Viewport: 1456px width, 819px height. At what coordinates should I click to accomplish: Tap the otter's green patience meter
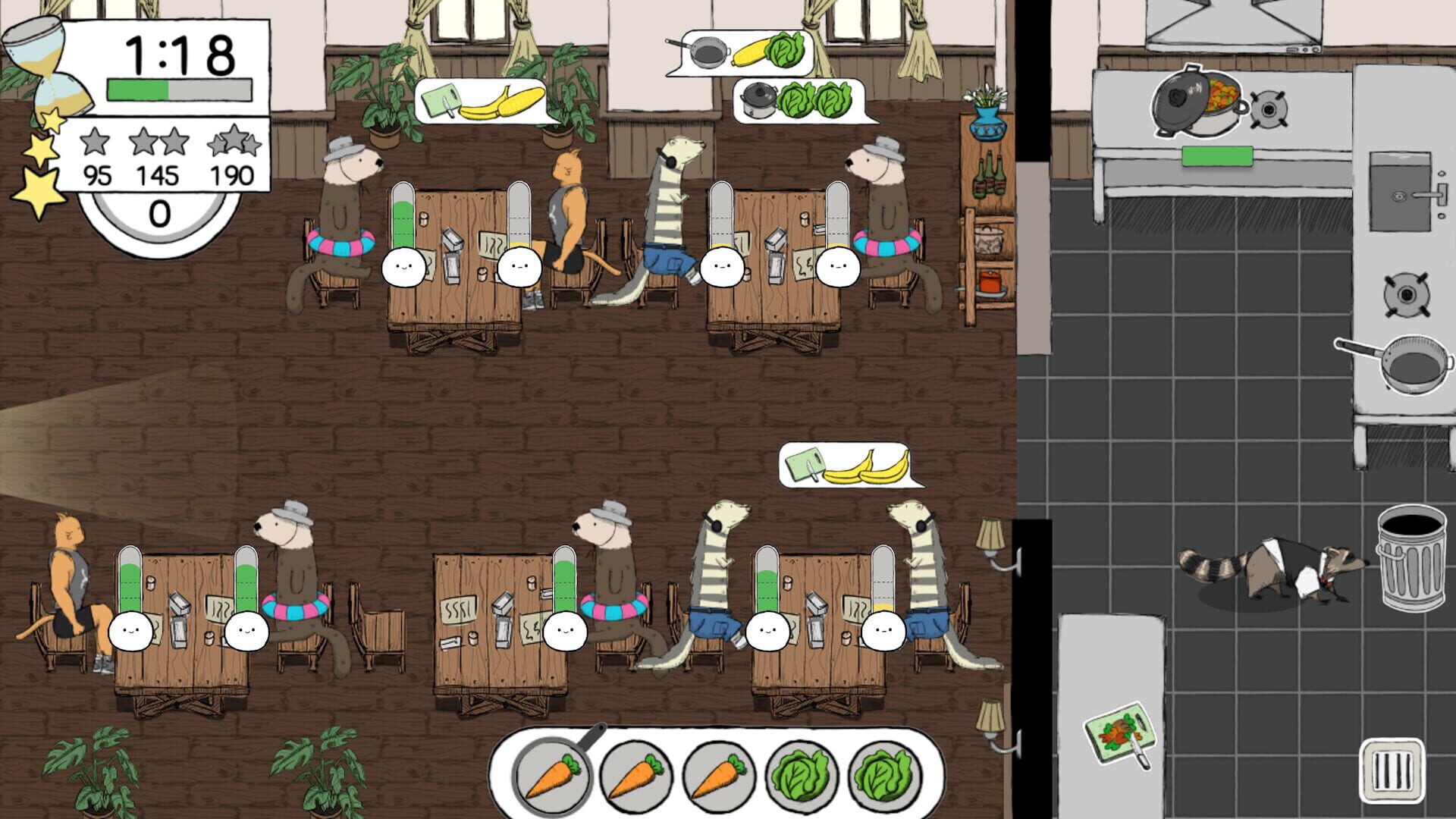pyautogui.click(x=403, y=220)
